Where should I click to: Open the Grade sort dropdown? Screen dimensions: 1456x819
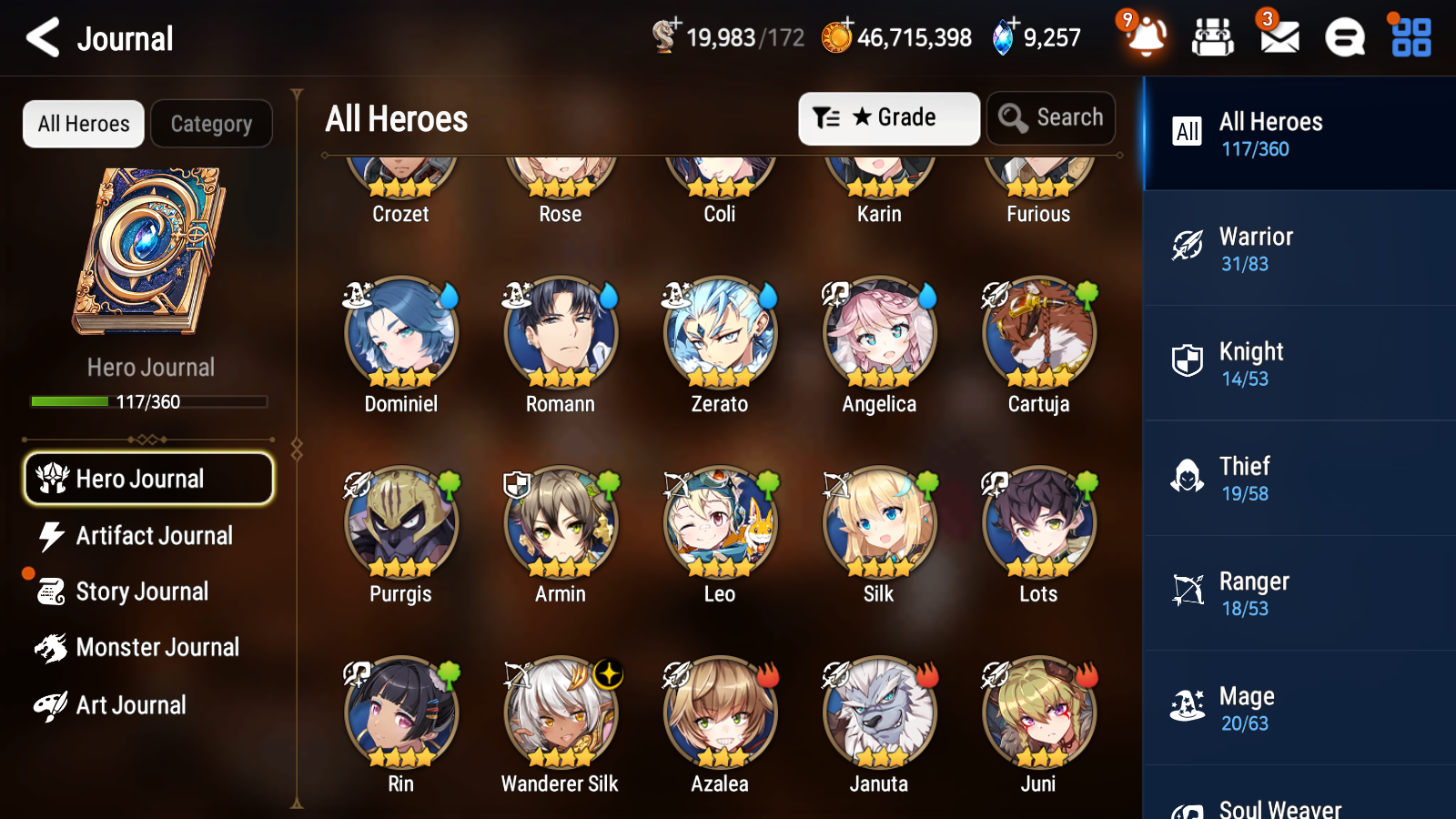(887, 117)
